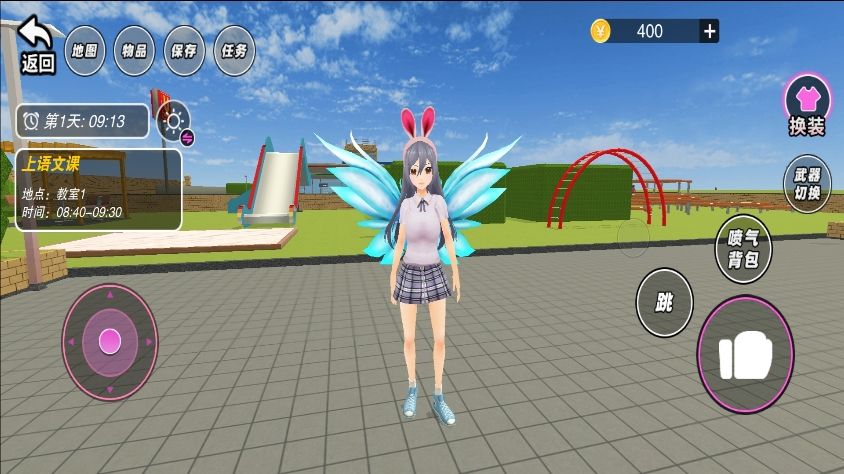Viewport: 844px width, 474px height.
Task: Activate the 武器切换 weapon switch button
Action: pyautogui.click(x=806, y=183)
